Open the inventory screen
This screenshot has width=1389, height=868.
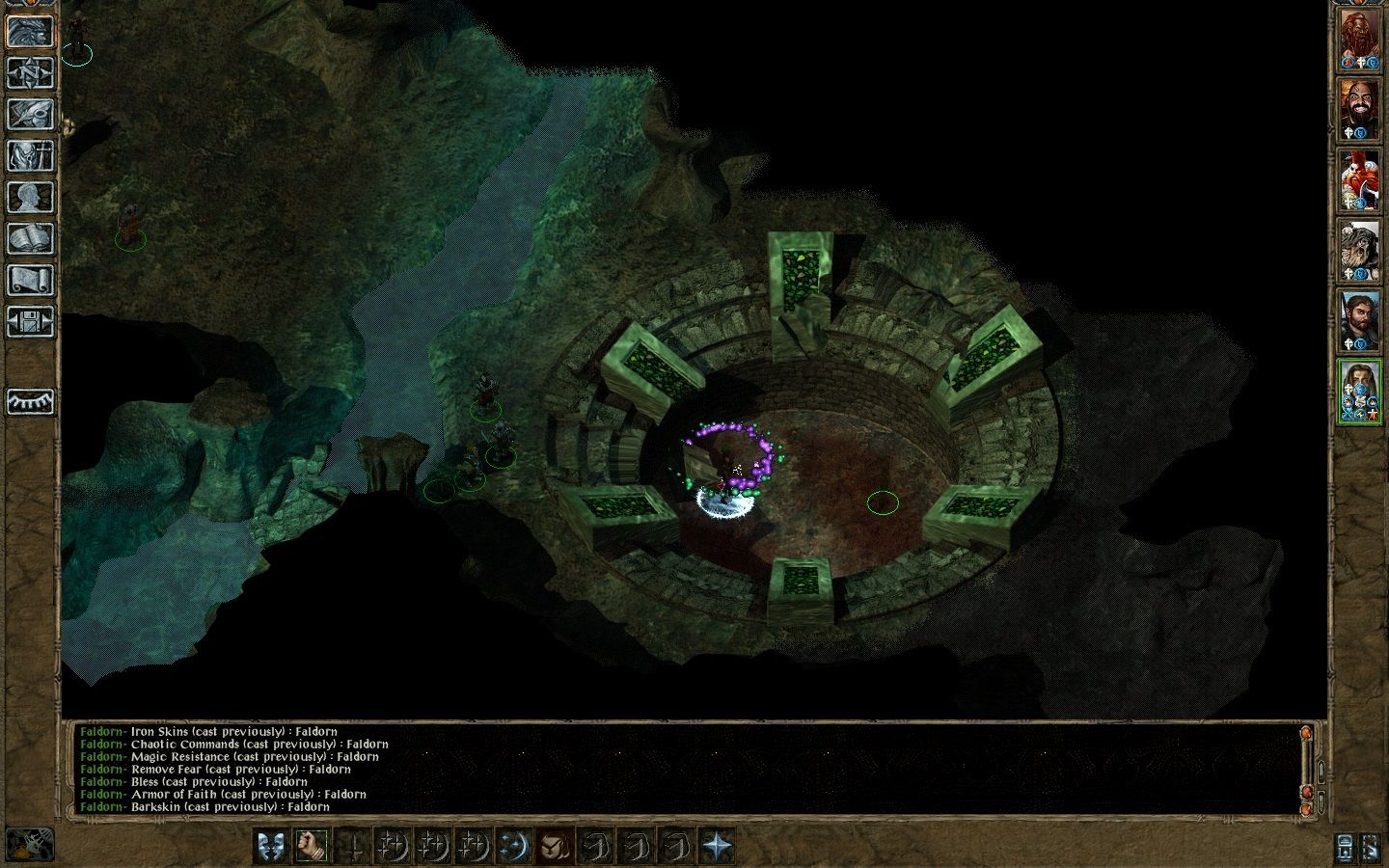tap(29, 155)
